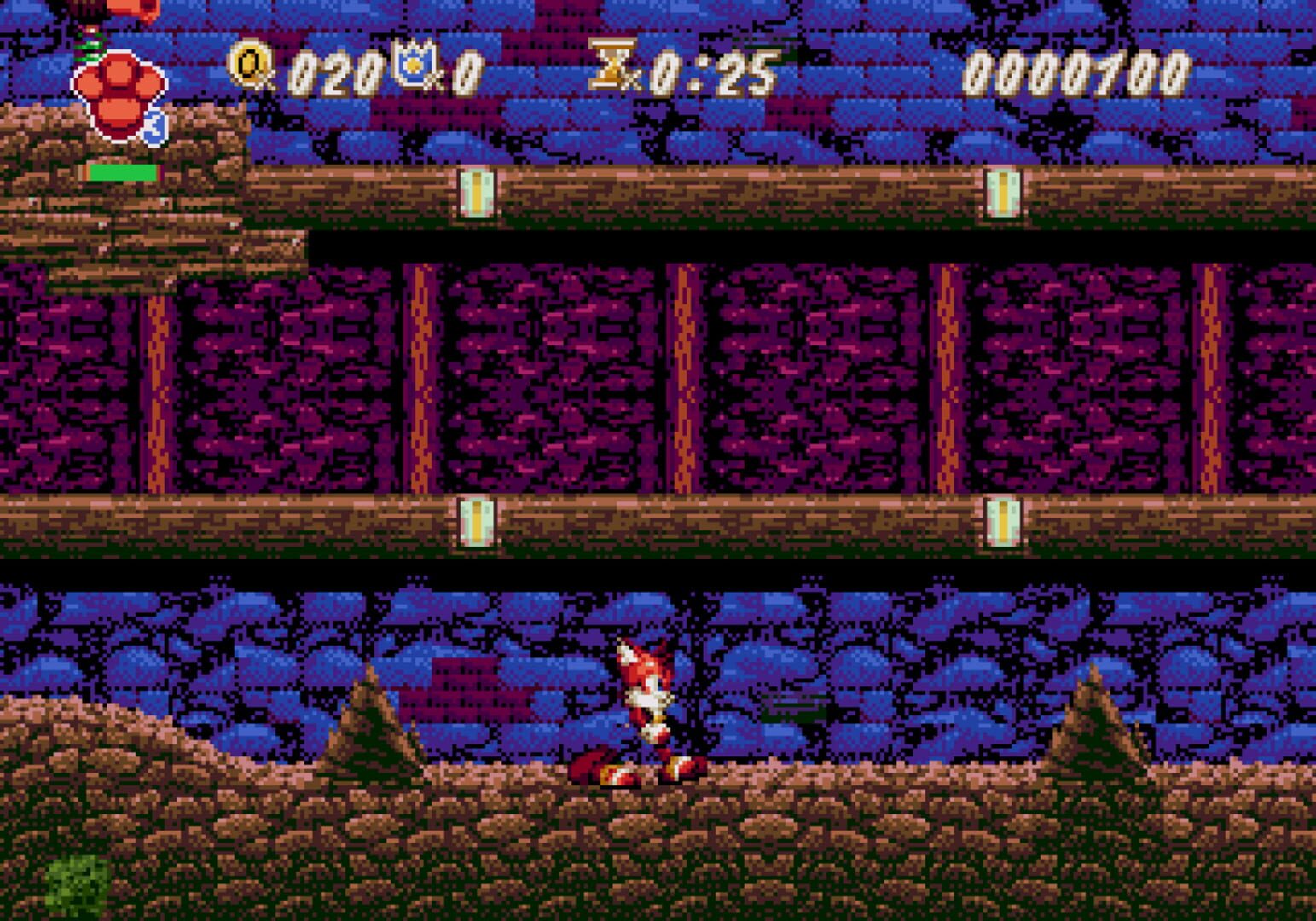Click the gold coin counter icon
This screenshot has width=1316, height=921.
[x=249, y=62]
